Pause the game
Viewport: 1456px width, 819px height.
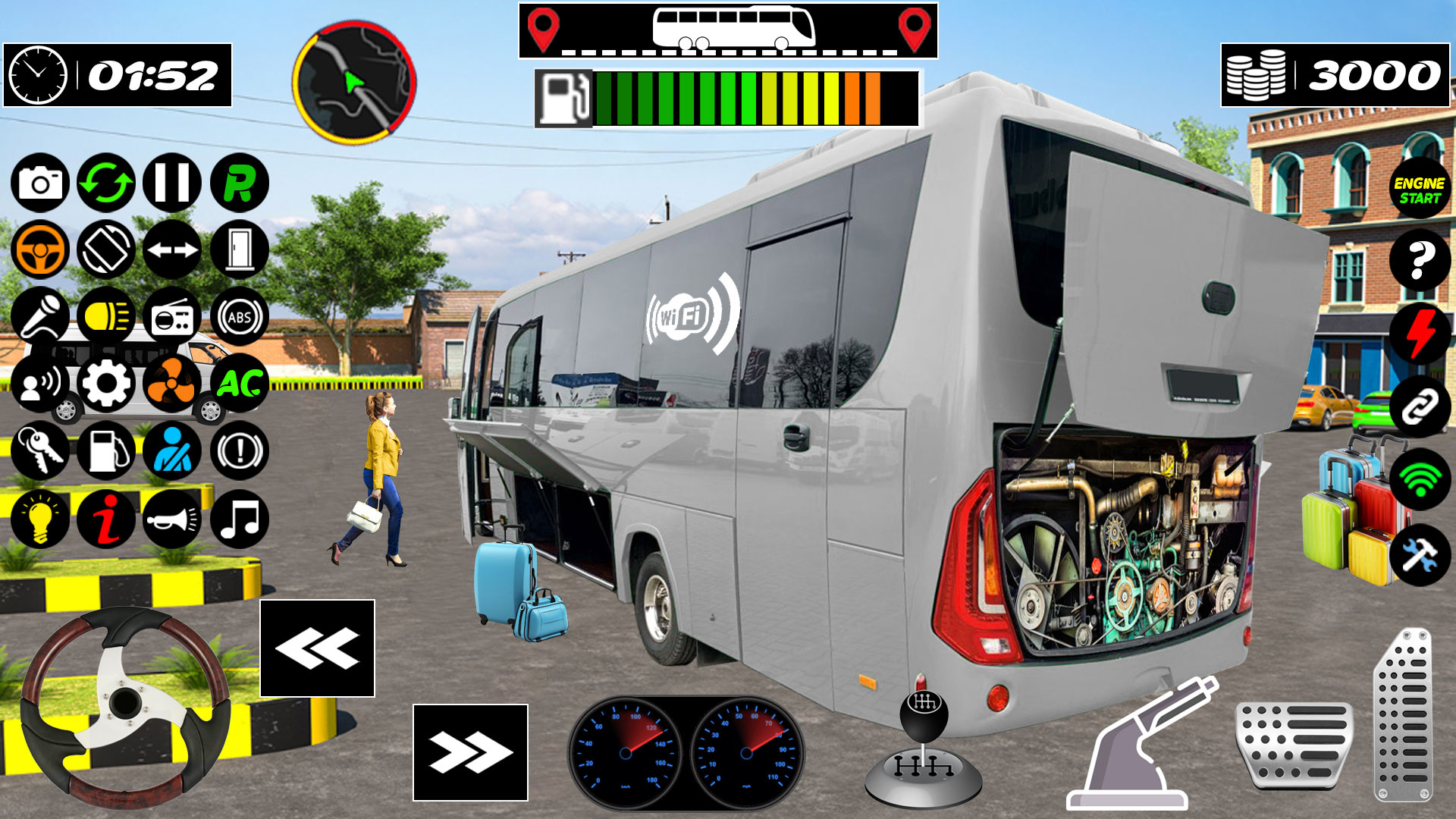point(173,182)
